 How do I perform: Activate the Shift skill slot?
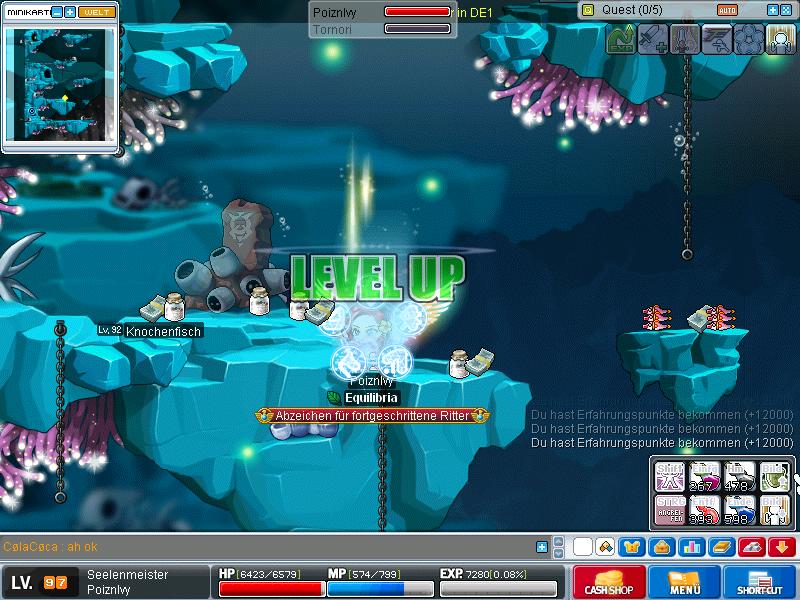tap(671, 475)
